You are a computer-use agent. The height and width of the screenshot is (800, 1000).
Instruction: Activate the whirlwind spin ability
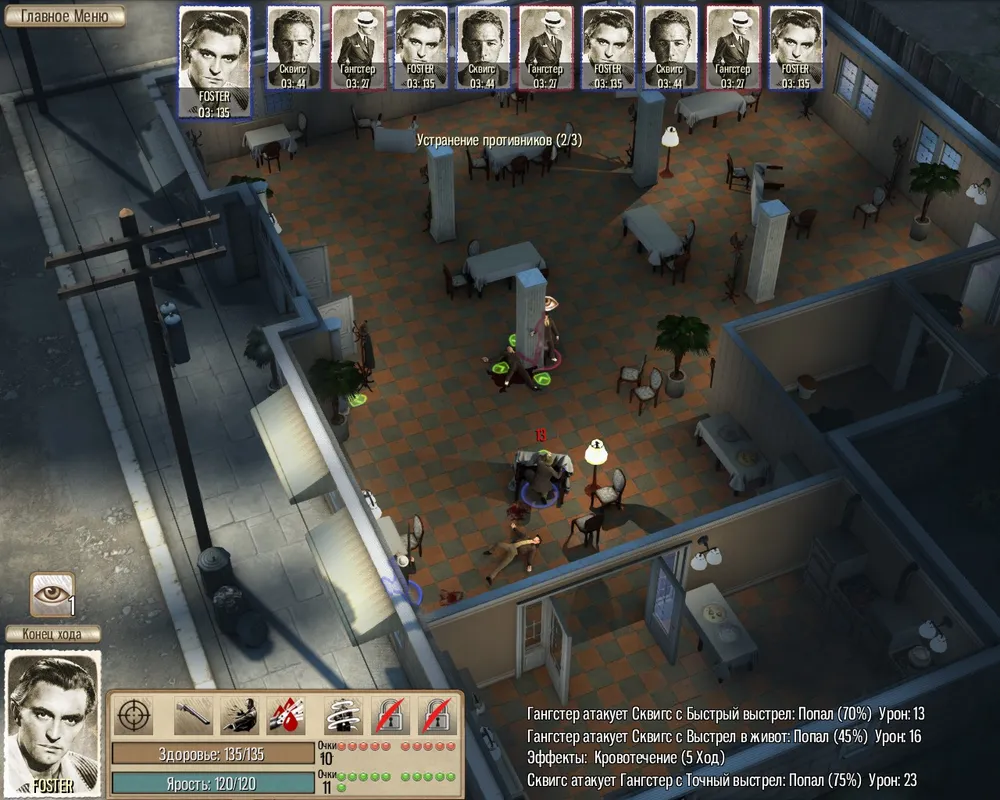343,715
